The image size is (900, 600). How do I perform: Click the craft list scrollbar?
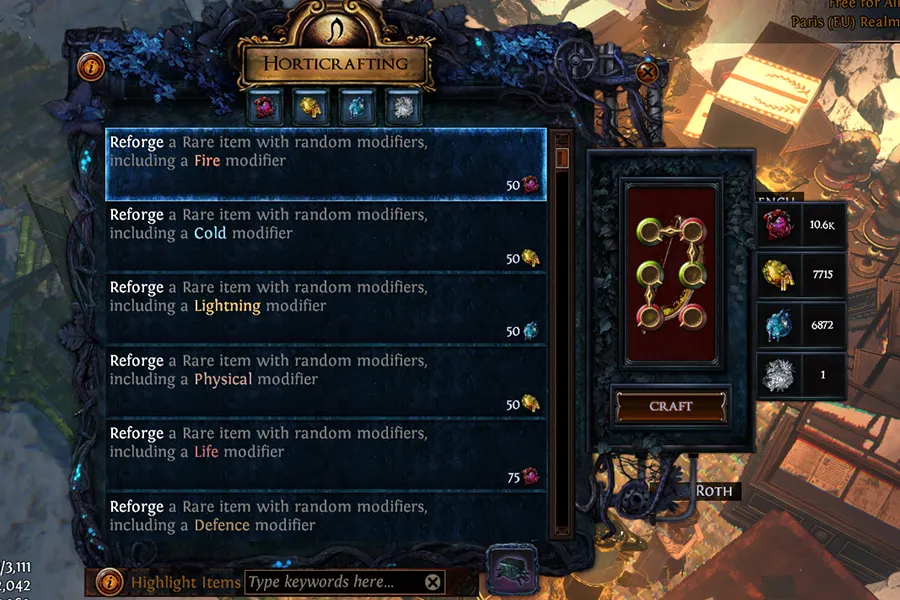point(562,300)
